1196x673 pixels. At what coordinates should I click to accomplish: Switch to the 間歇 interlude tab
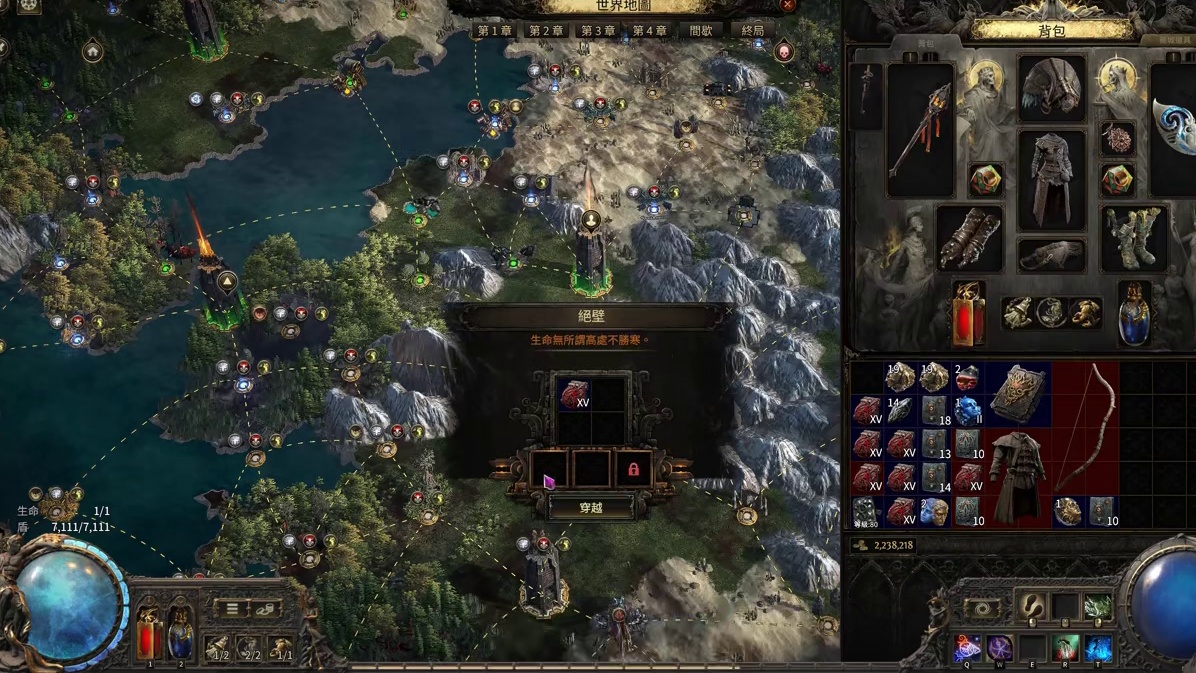(x=702, y=31)
